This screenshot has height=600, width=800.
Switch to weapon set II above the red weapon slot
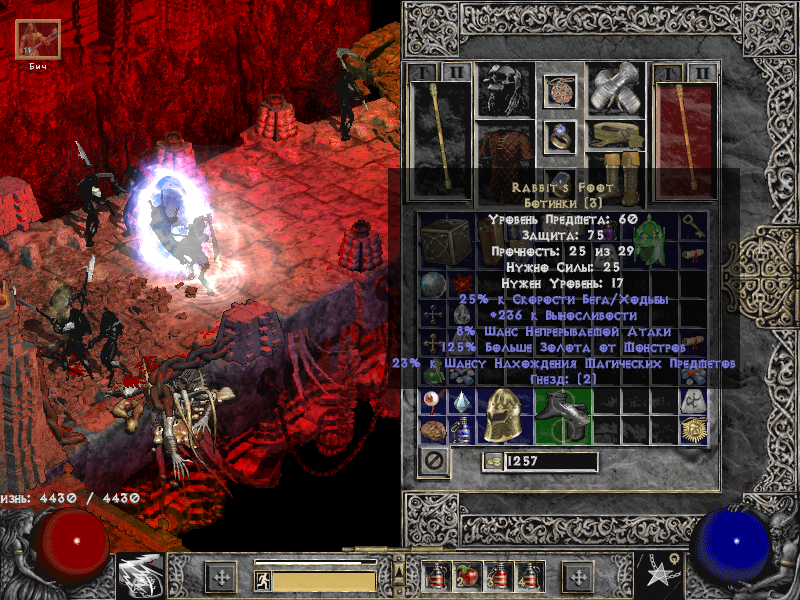[x=705, y=73]
